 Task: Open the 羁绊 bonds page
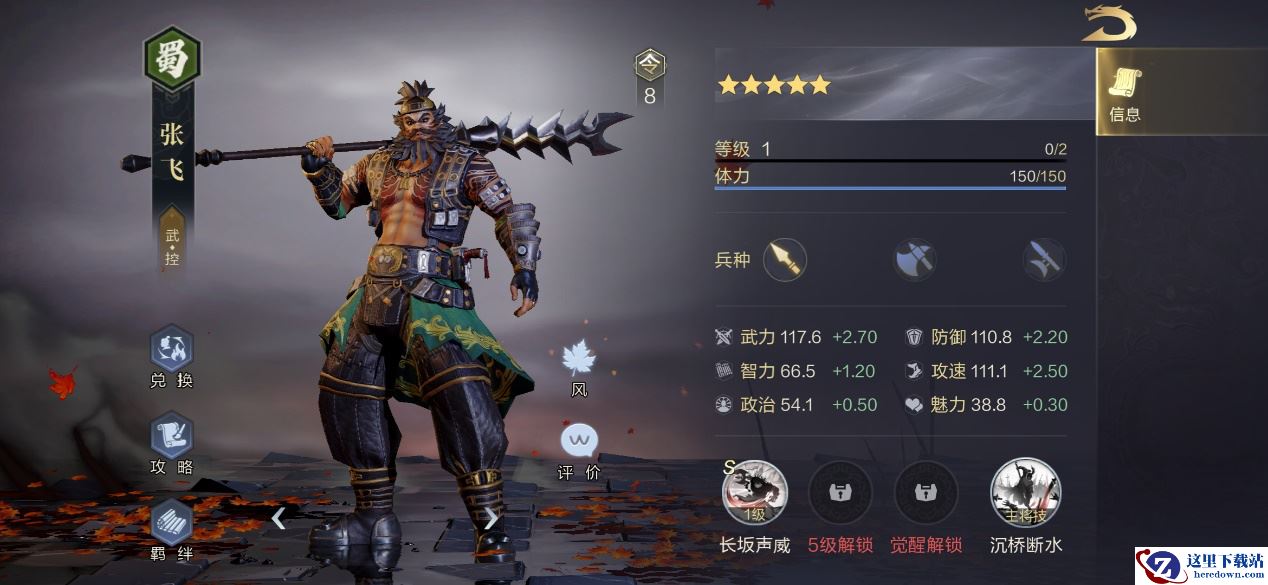tap(171, 525)
